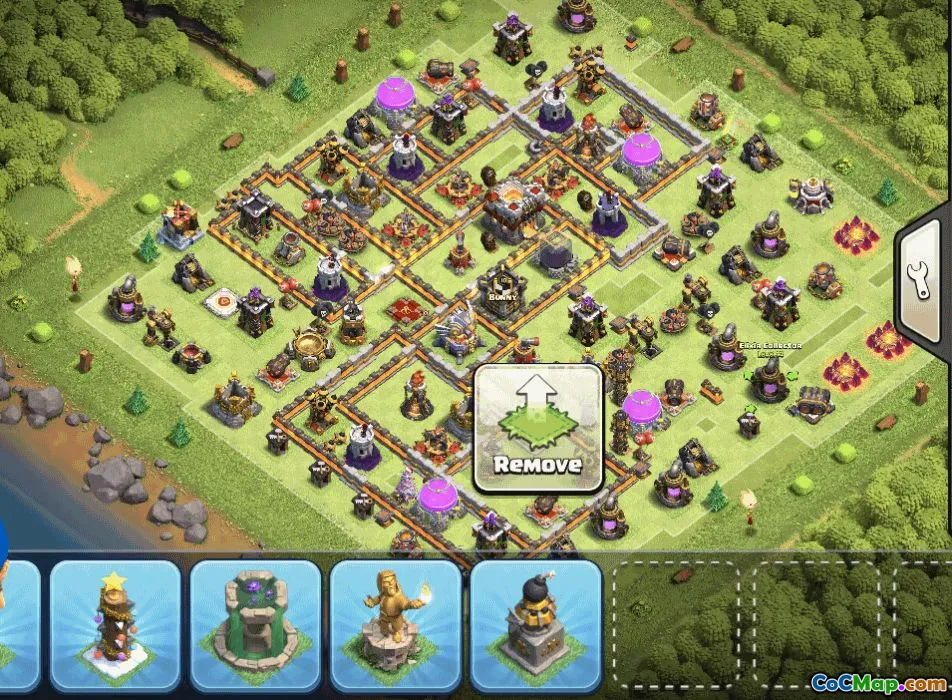
Task: Select the star-topped tree decoration card
Action: 115,624
